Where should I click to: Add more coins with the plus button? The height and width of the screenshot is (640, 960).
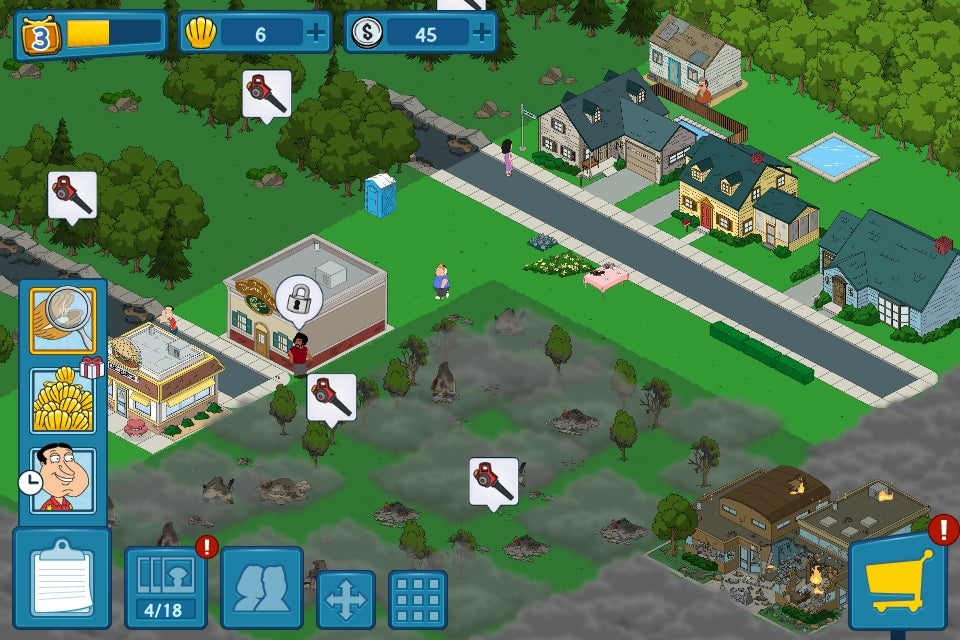483,34
